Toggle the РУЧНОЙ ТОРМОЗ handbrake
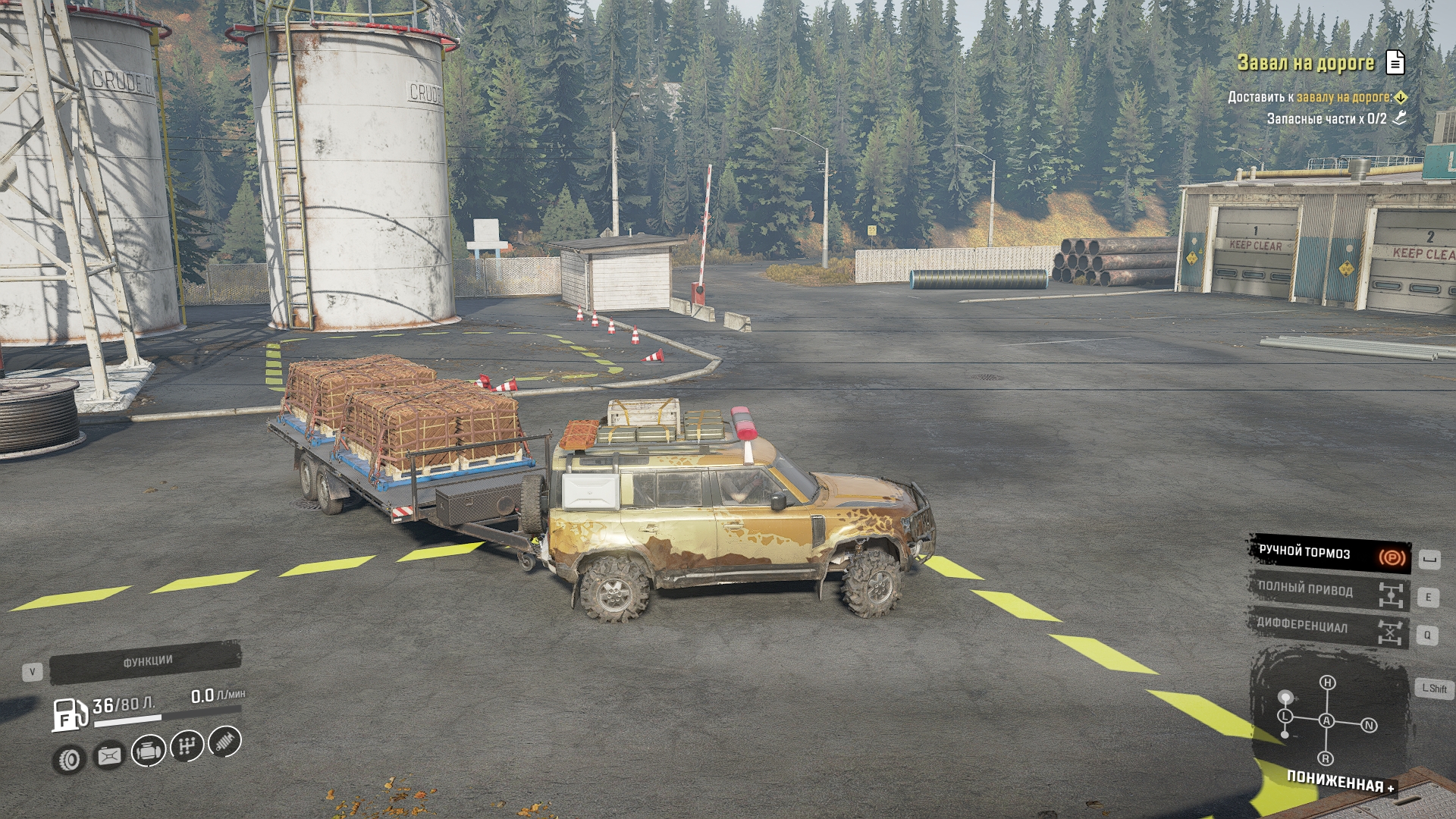 [x=1329, y=554]
